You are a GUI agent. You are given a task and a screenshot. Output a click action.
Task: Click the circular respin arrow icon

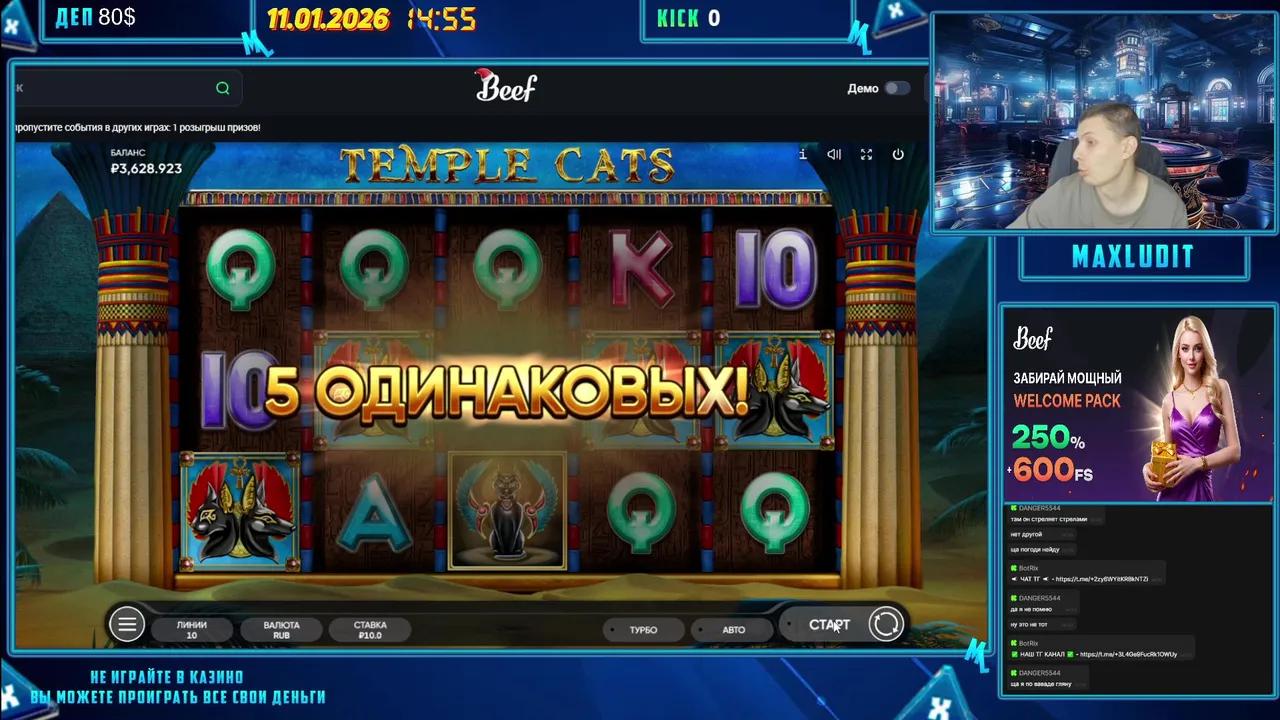click(x=886, y=623)
